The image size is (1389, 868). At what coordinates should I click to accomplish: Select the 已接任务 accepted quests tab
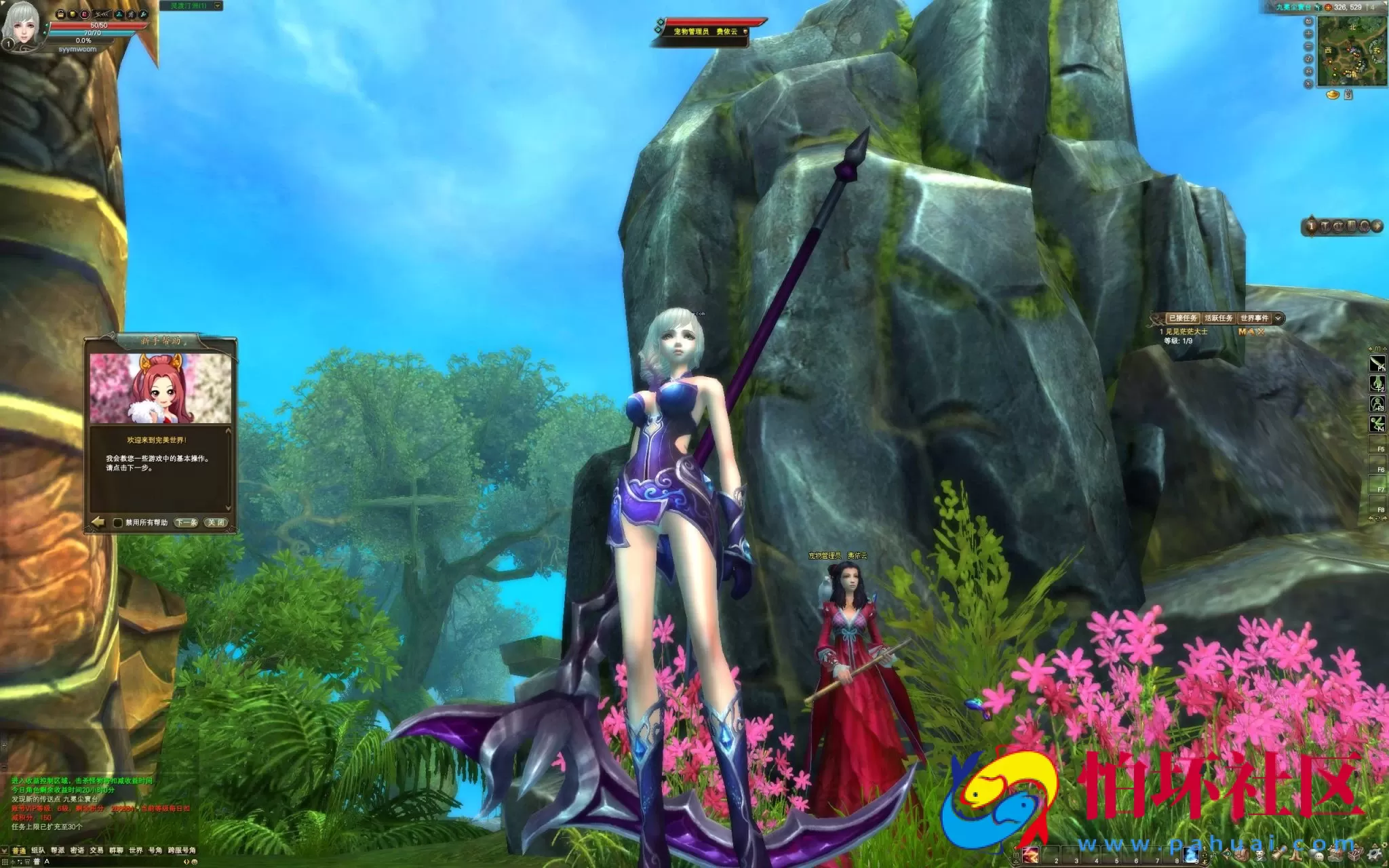click(x=1183, y=318)
